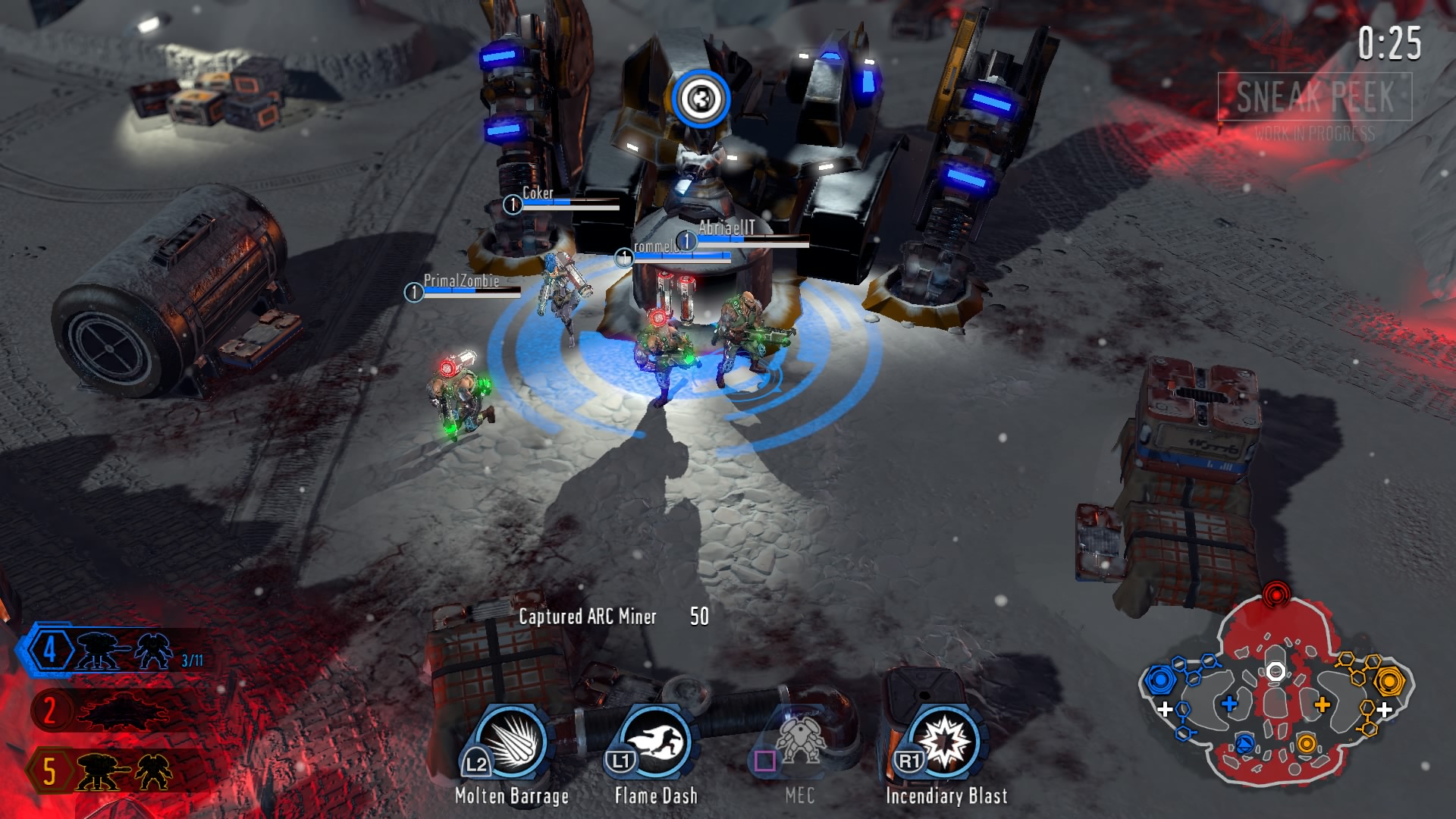1456x819 pixels.
Task: Click the yellow mech suit icon next to counter 5
Action: click(x=152, y=773)
